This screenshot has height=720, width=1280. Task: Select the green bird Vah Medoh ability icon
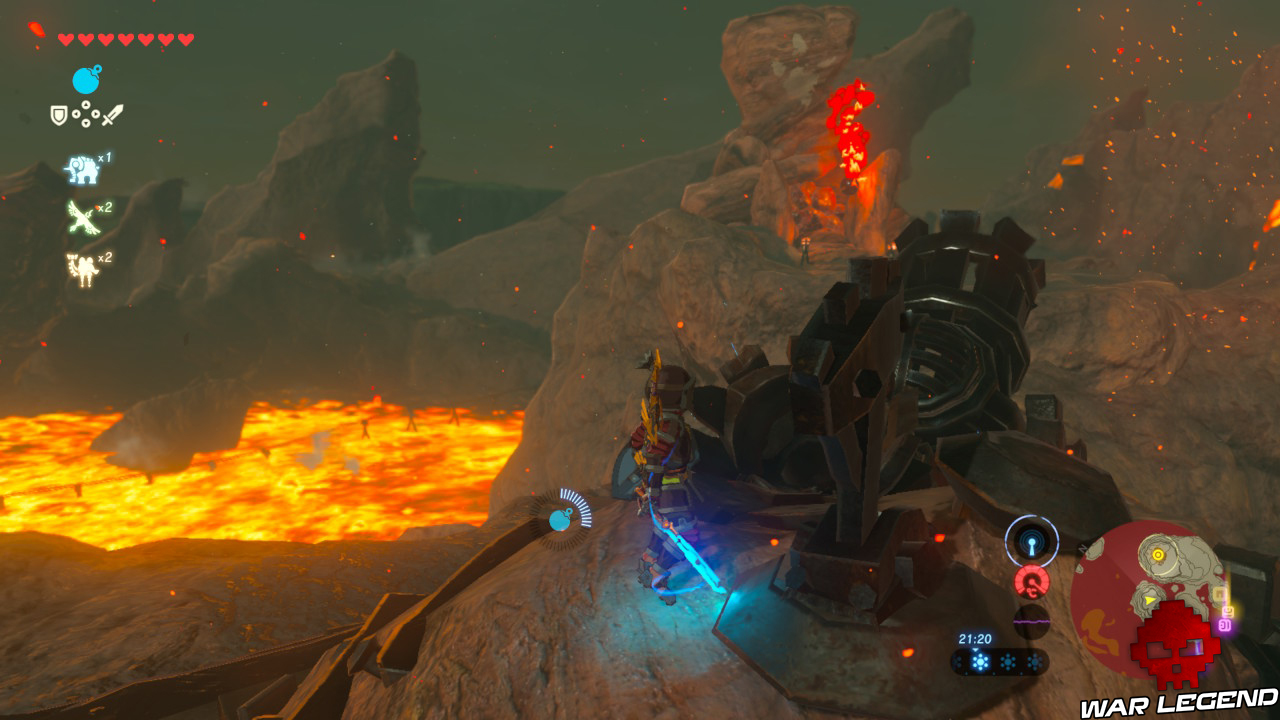coord(82,217)
